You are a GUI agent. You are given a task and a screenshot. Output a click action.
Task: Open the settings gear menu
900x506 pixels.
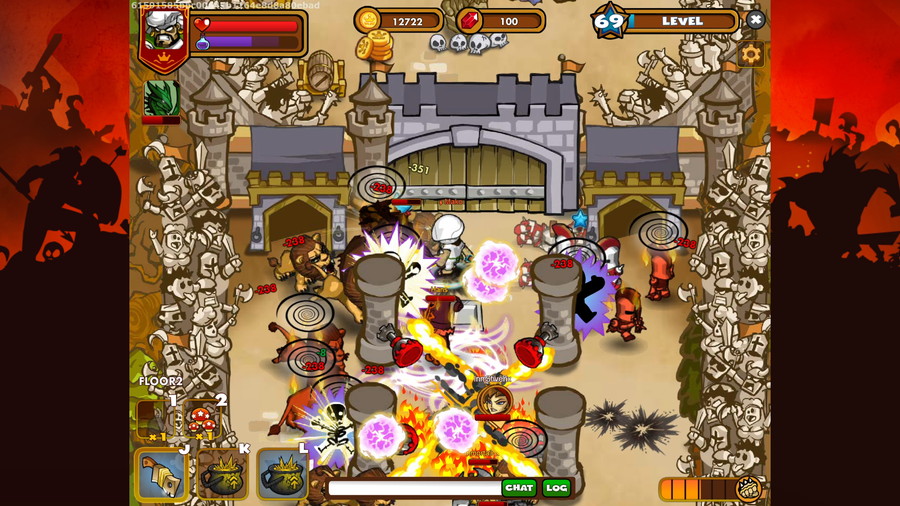pyautogui.click(x=751, y=54)
